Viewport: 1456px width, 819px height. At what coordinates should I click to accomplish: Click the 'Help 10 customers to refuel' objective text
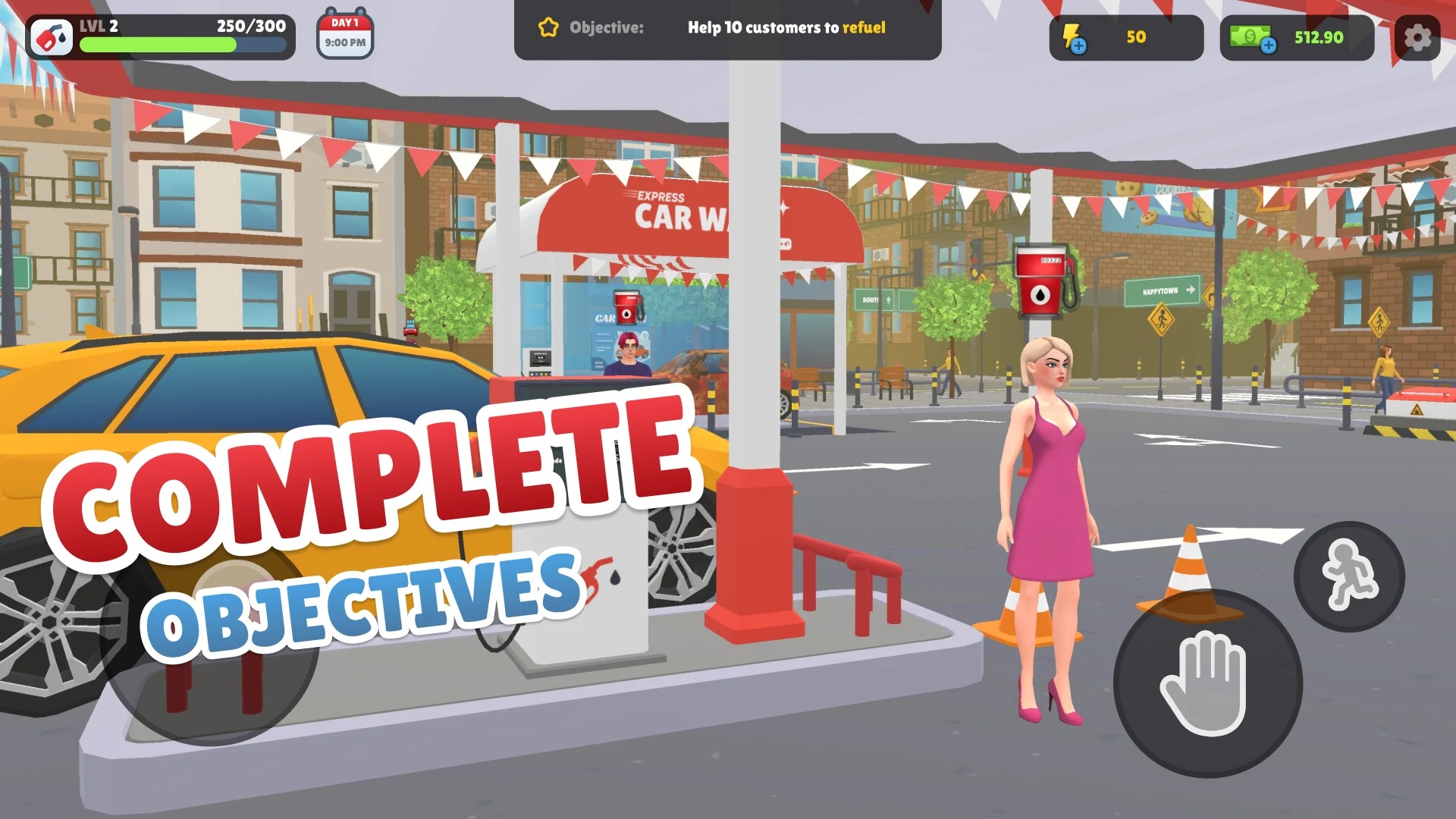785,29
